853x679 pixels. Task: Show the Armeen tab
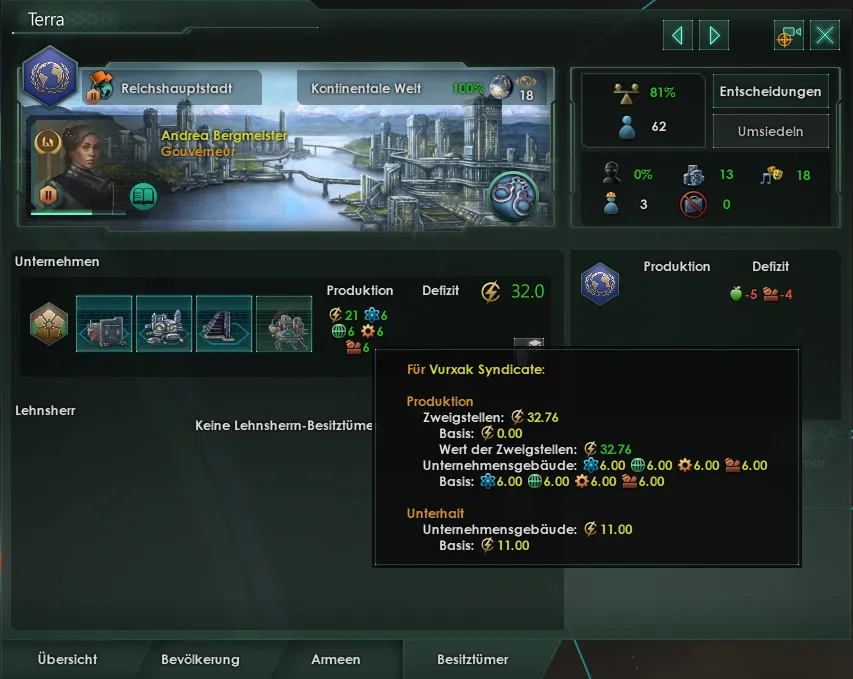pos(336,659)
